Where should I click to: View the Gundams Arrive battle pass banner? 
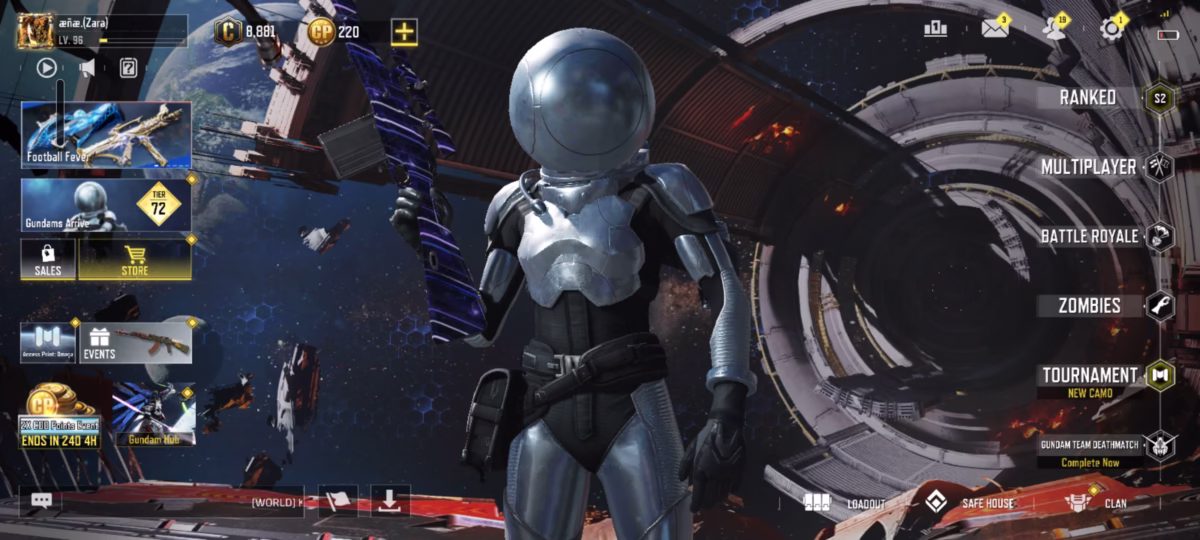click(x=105, y=205)
